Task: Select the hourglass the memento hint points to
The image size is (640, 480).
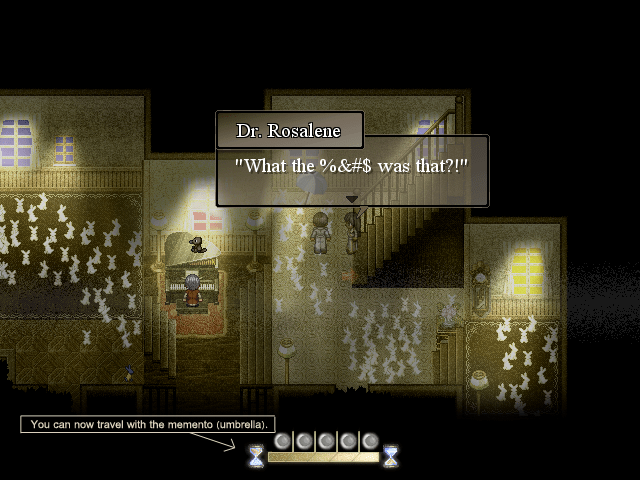Action: coord(258,456)
